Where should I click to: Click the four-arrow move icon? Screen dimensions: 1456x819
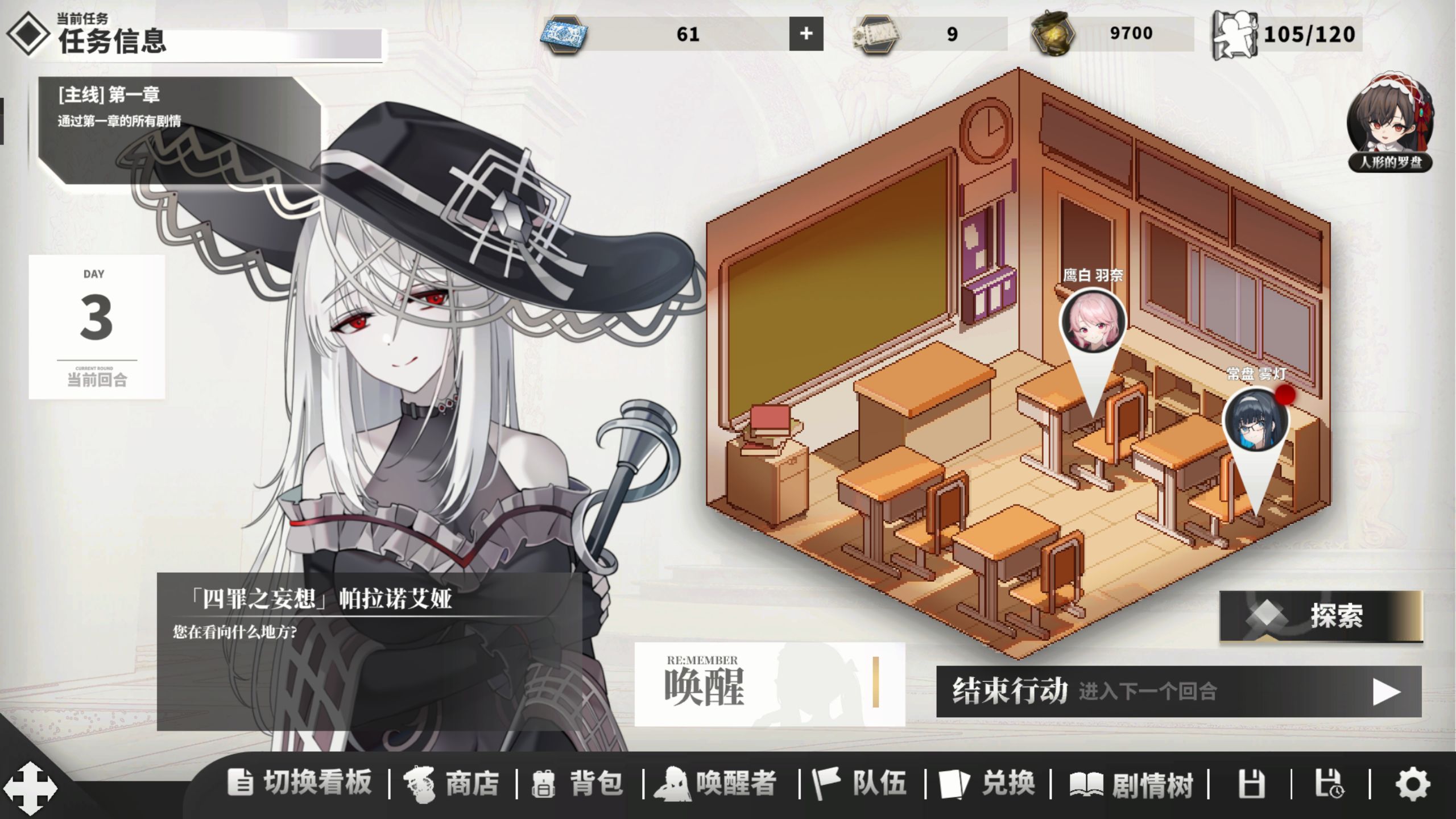30,789
